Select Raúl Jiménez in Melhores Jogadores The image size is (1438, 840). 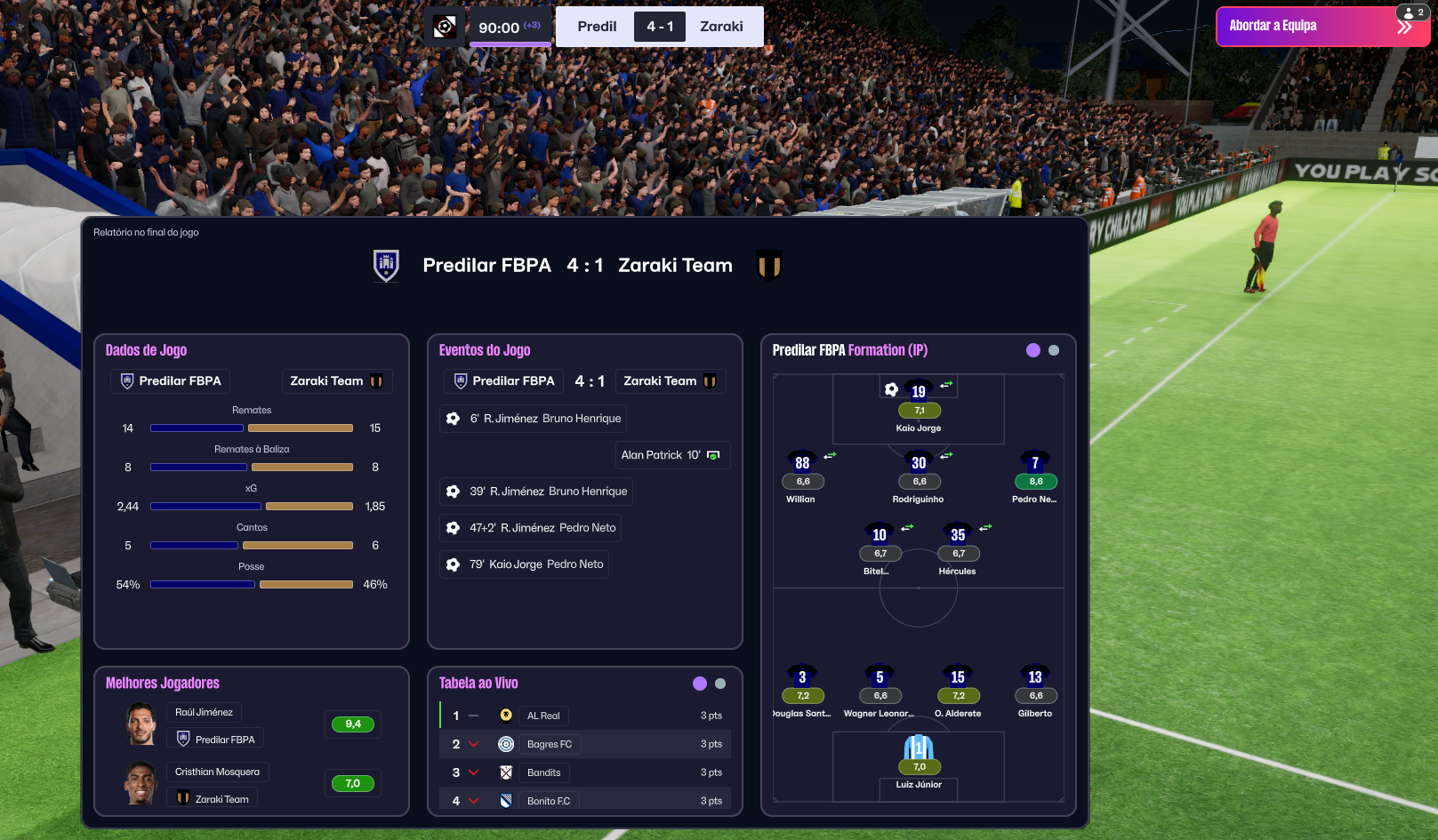204,712
